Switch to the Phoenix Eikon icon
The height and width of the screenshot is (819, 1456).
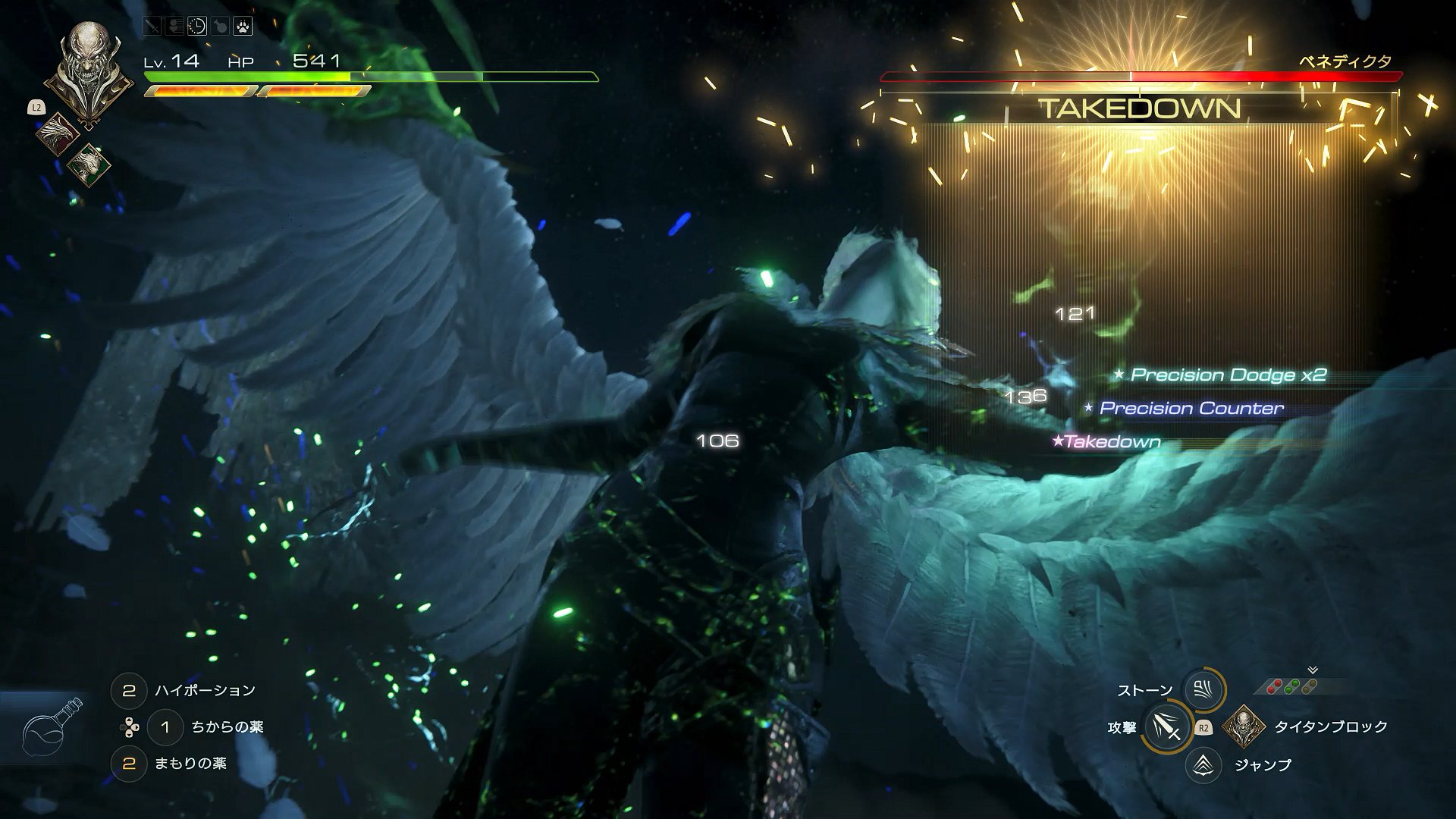coord(57,135)
